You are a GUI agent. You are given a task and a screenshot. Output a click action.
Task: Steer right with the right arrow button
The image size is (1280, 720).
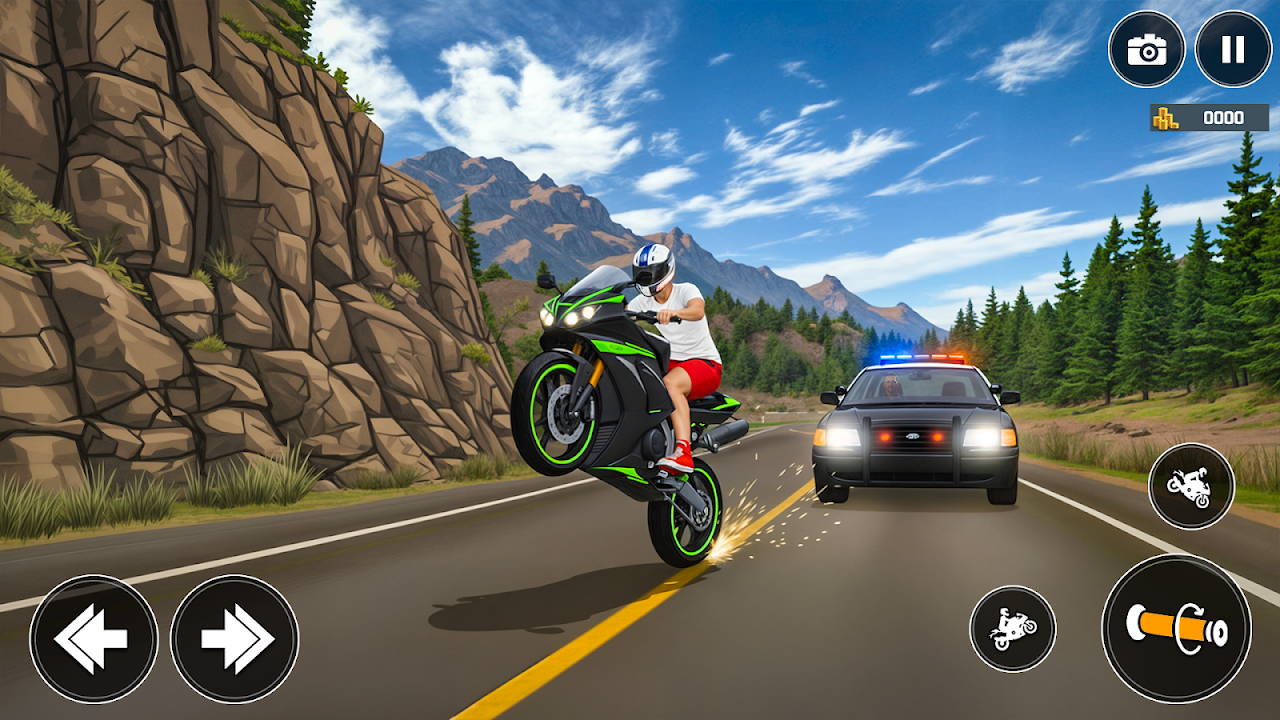point(234,638)
